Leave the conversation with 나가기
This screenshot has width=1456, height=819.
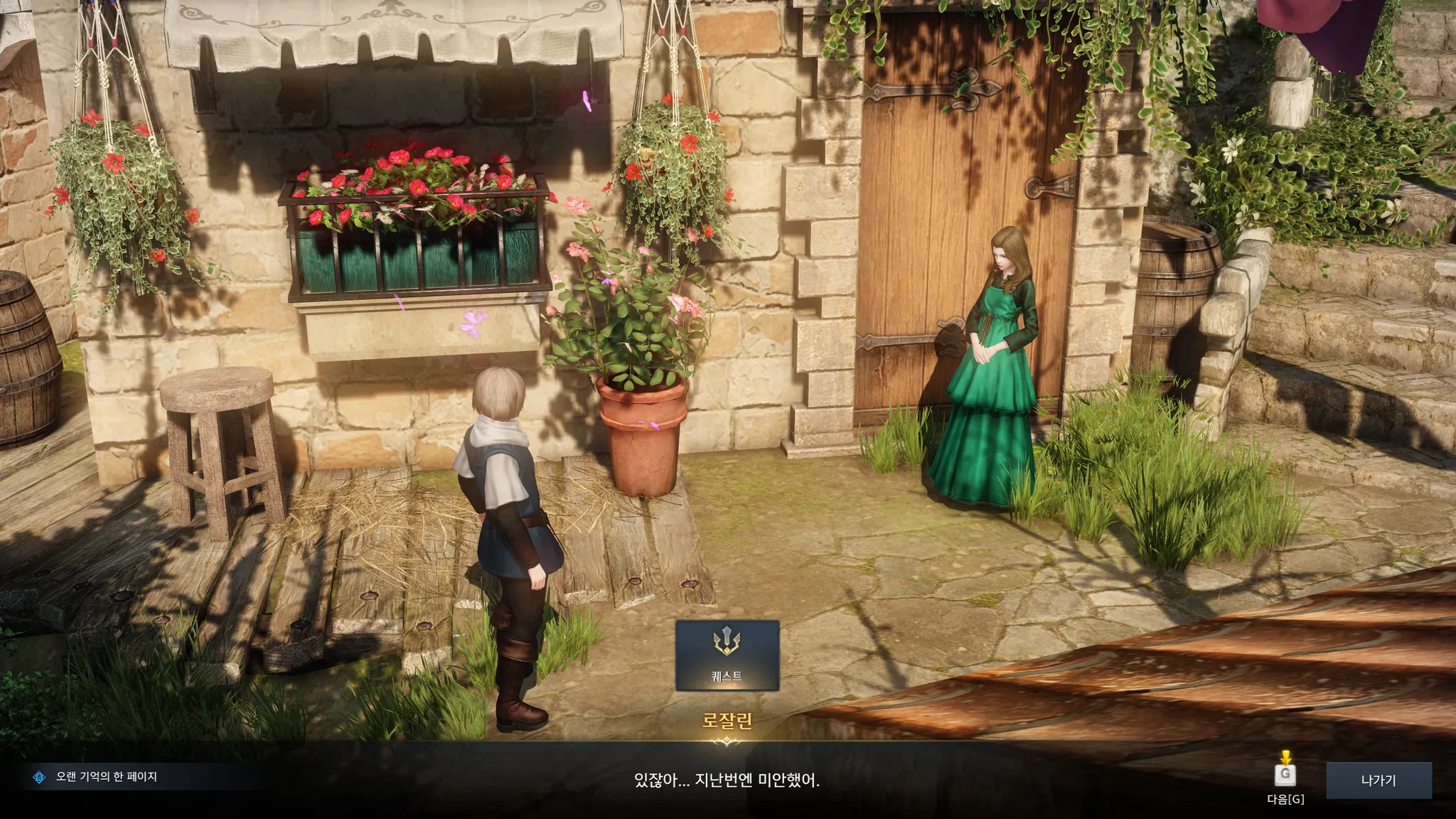click(1378, 781)
